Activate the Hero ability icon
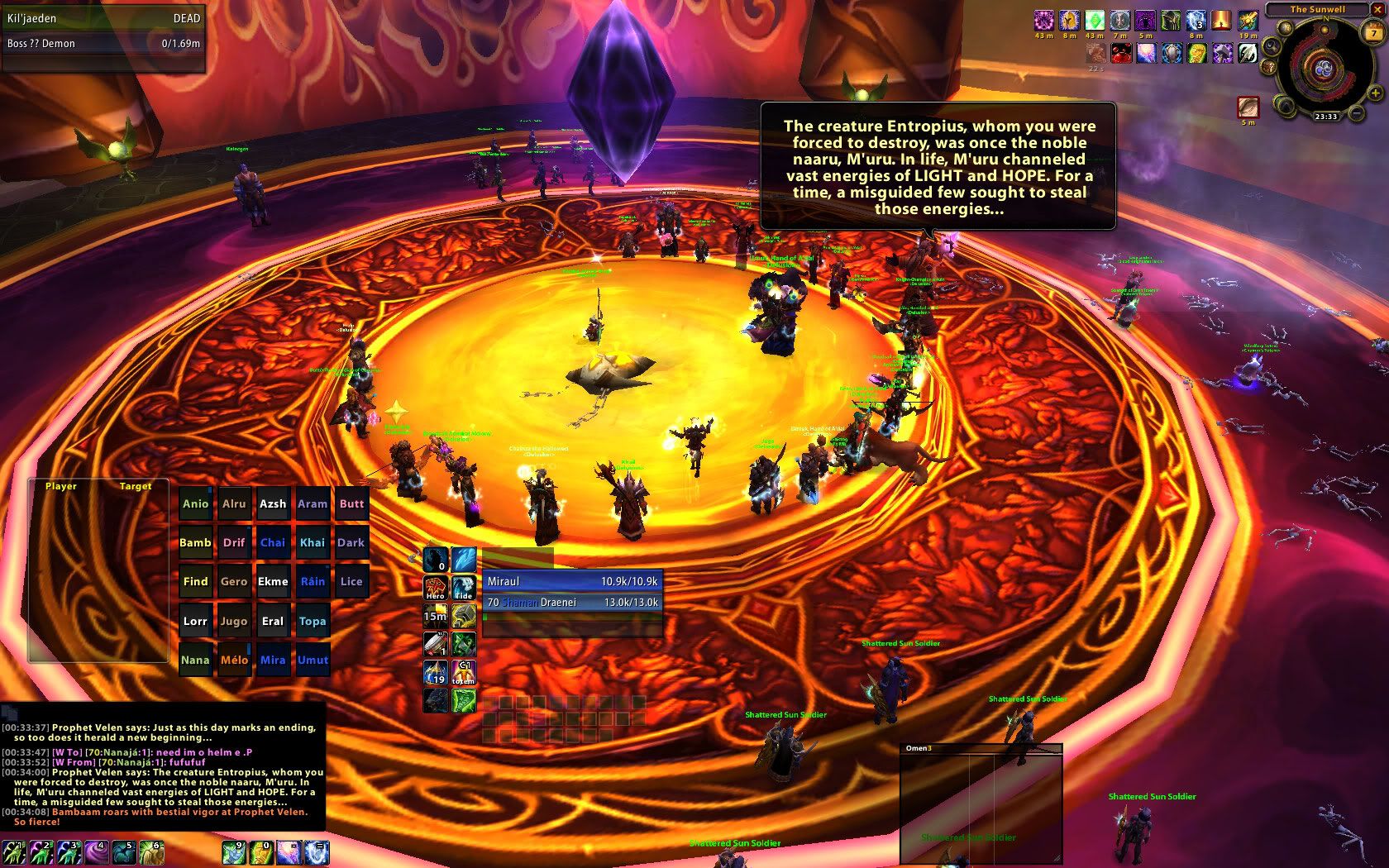 click(436, 588)
